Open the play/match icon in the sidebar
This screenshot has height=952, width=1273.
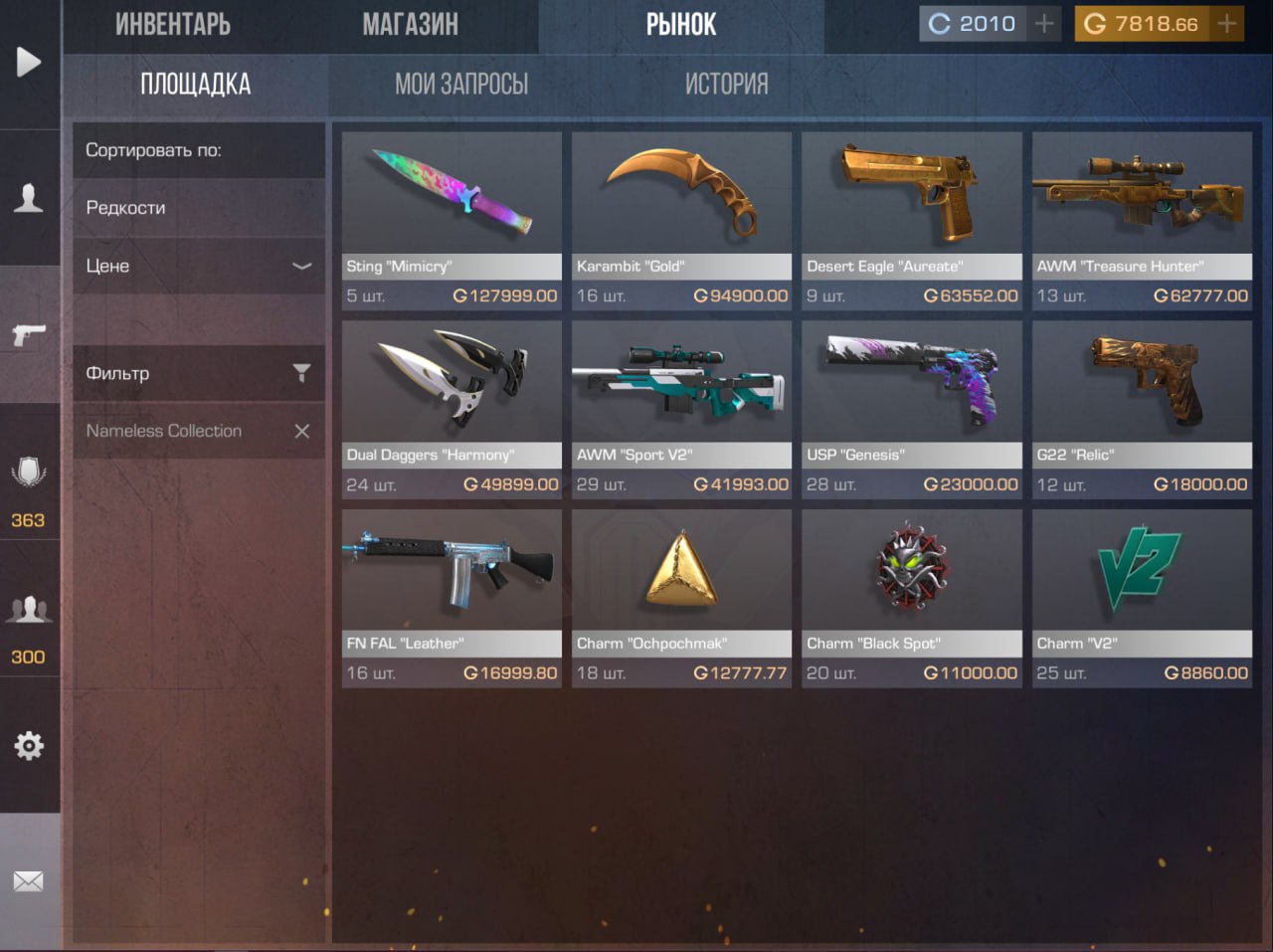[30, 62]
